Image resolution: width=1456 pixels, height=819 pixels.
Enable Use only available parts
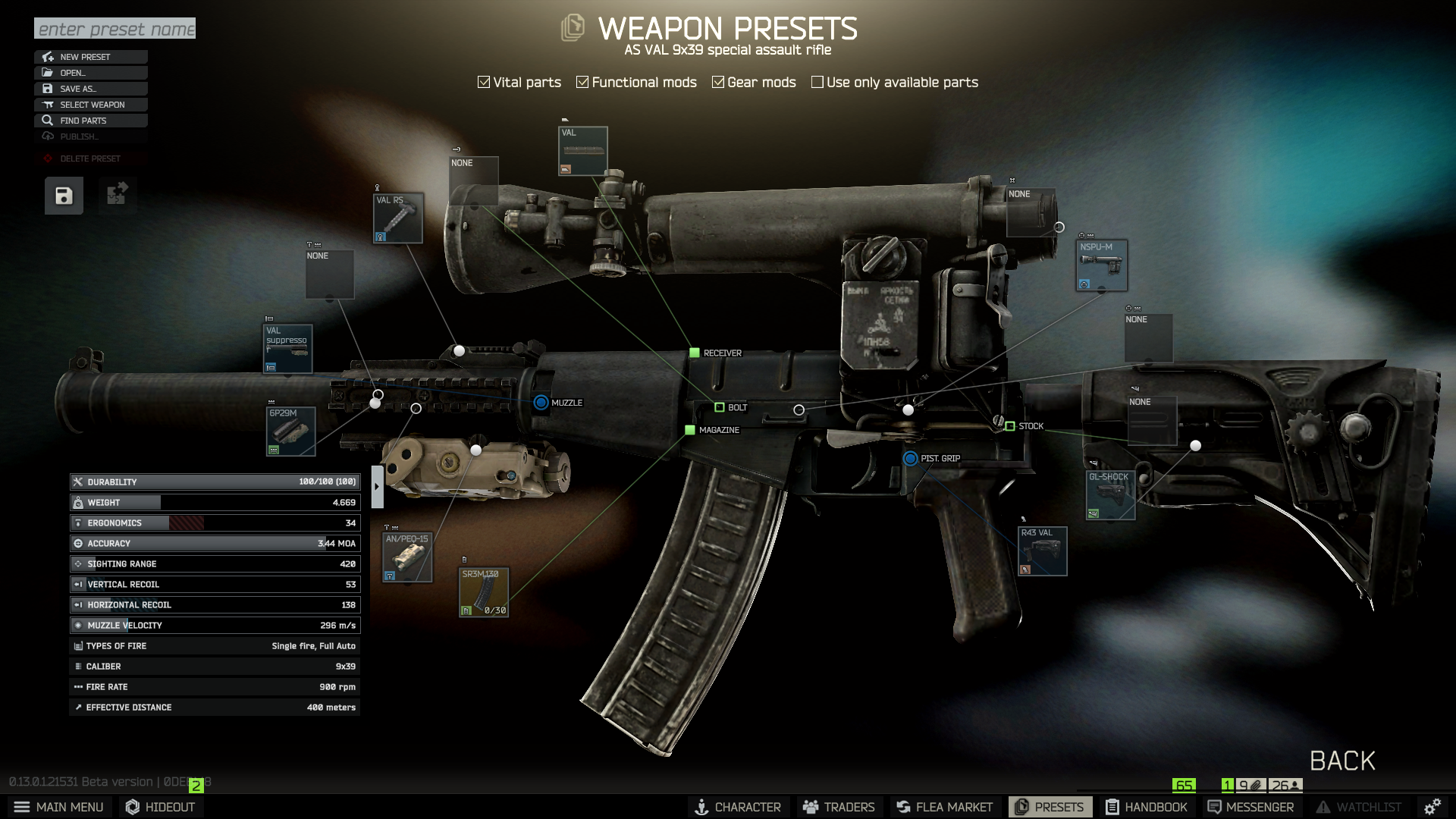(817, 81)
